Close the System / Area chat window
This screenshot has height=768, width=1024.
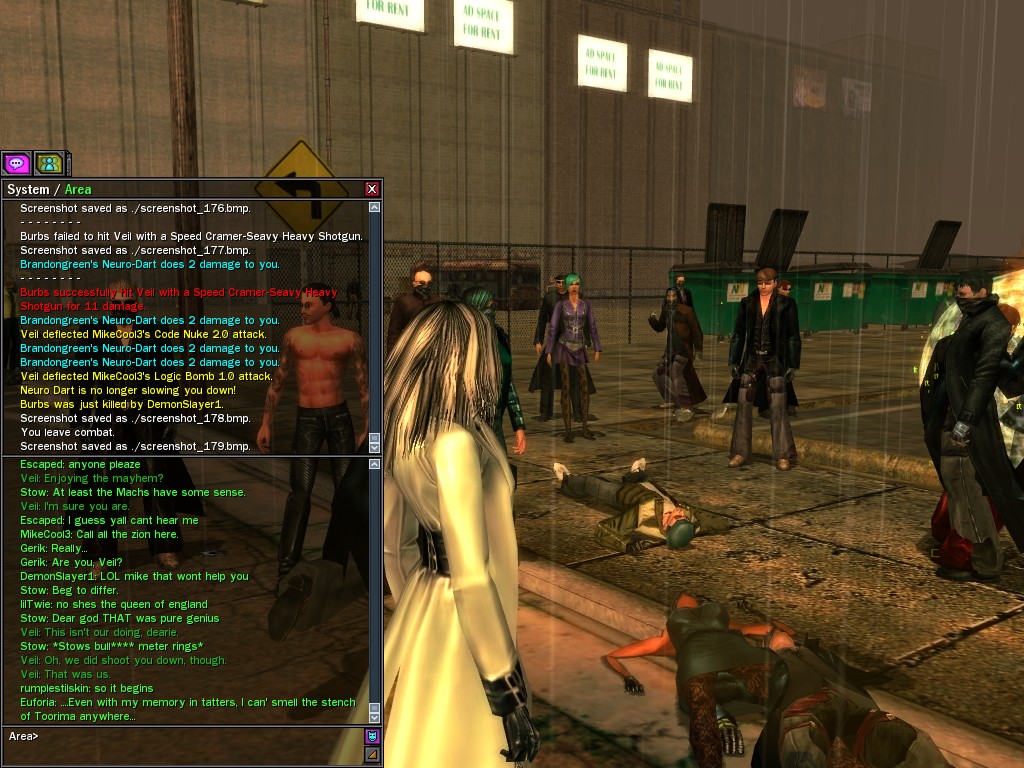point(372,189)
